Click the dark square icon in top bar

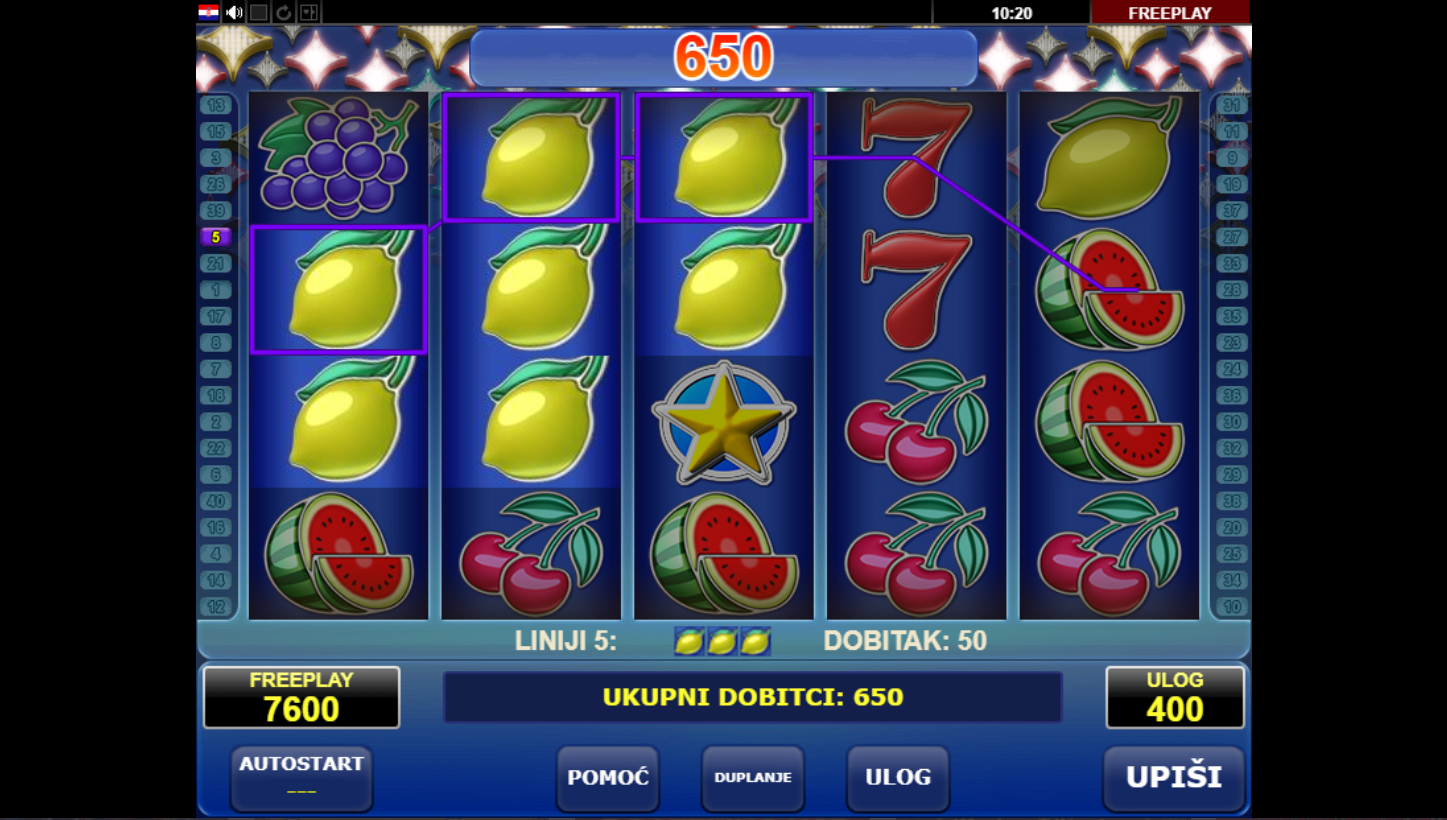pyautogui.click(x=258, y=12)
